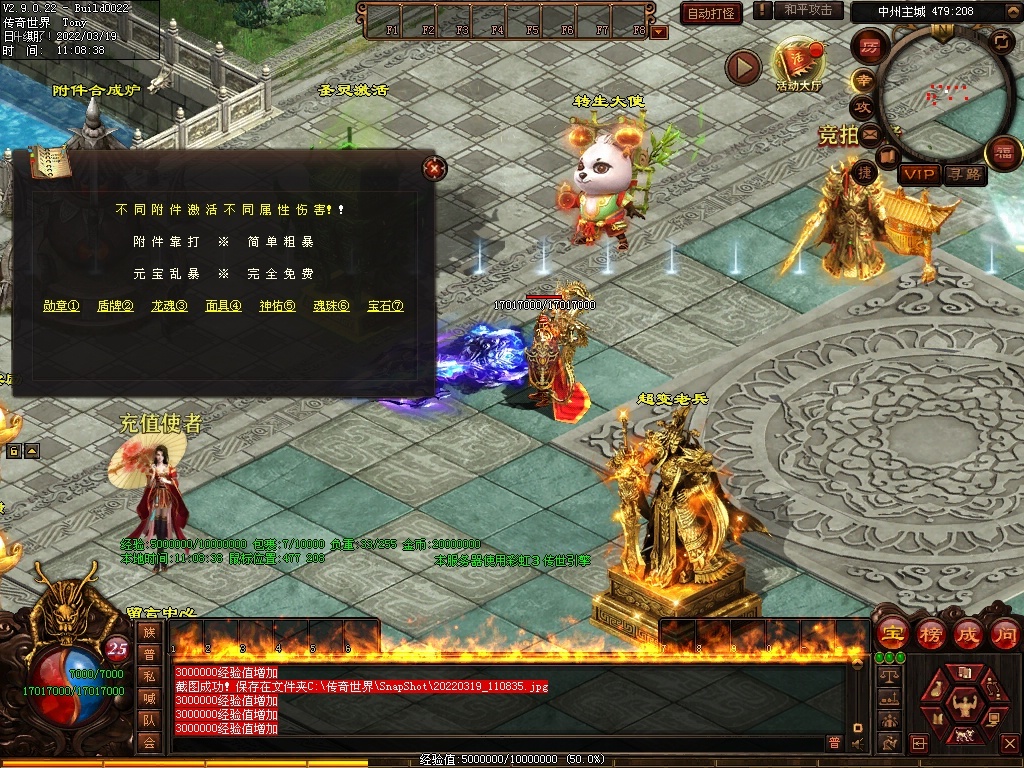The width and height of the screenshot is (1024, 768).
Task: Close the attachment dialog with the red X
Action: 433,168
